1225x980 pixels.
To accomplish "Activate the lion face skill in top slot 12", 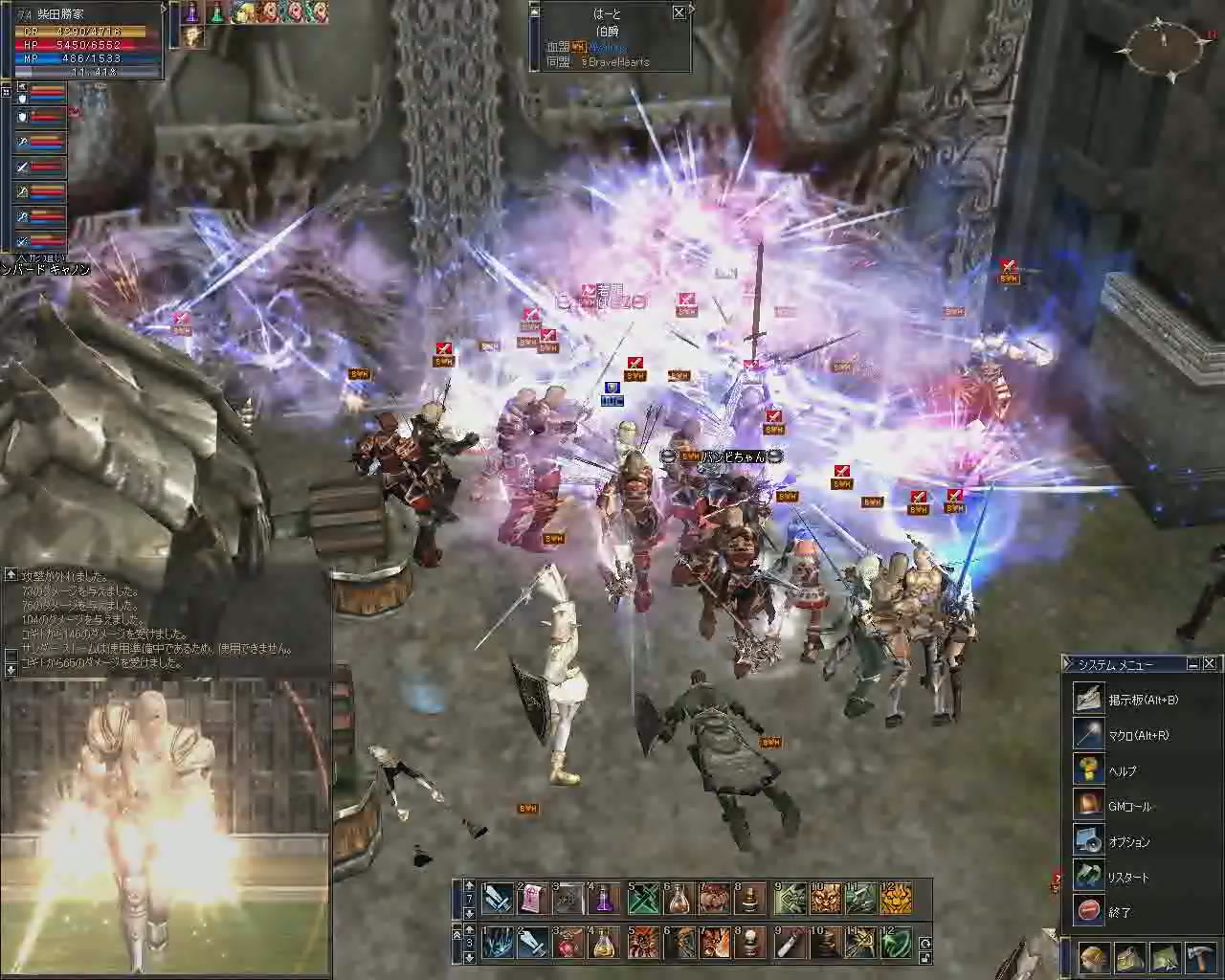I will click(x=895, y=899).
